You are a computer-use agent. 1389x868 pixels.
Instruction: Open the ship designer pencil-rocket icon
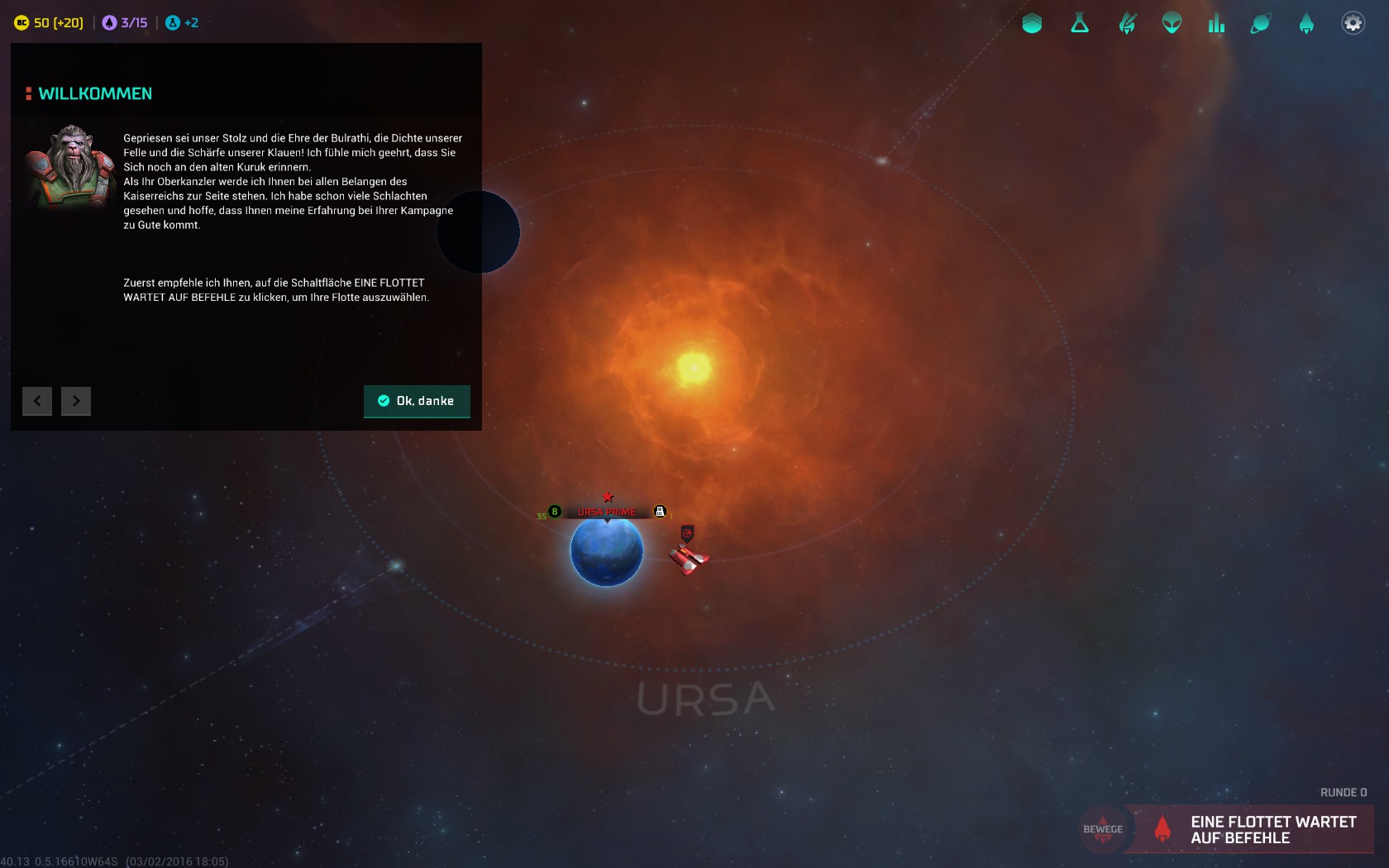(1127, 23)
